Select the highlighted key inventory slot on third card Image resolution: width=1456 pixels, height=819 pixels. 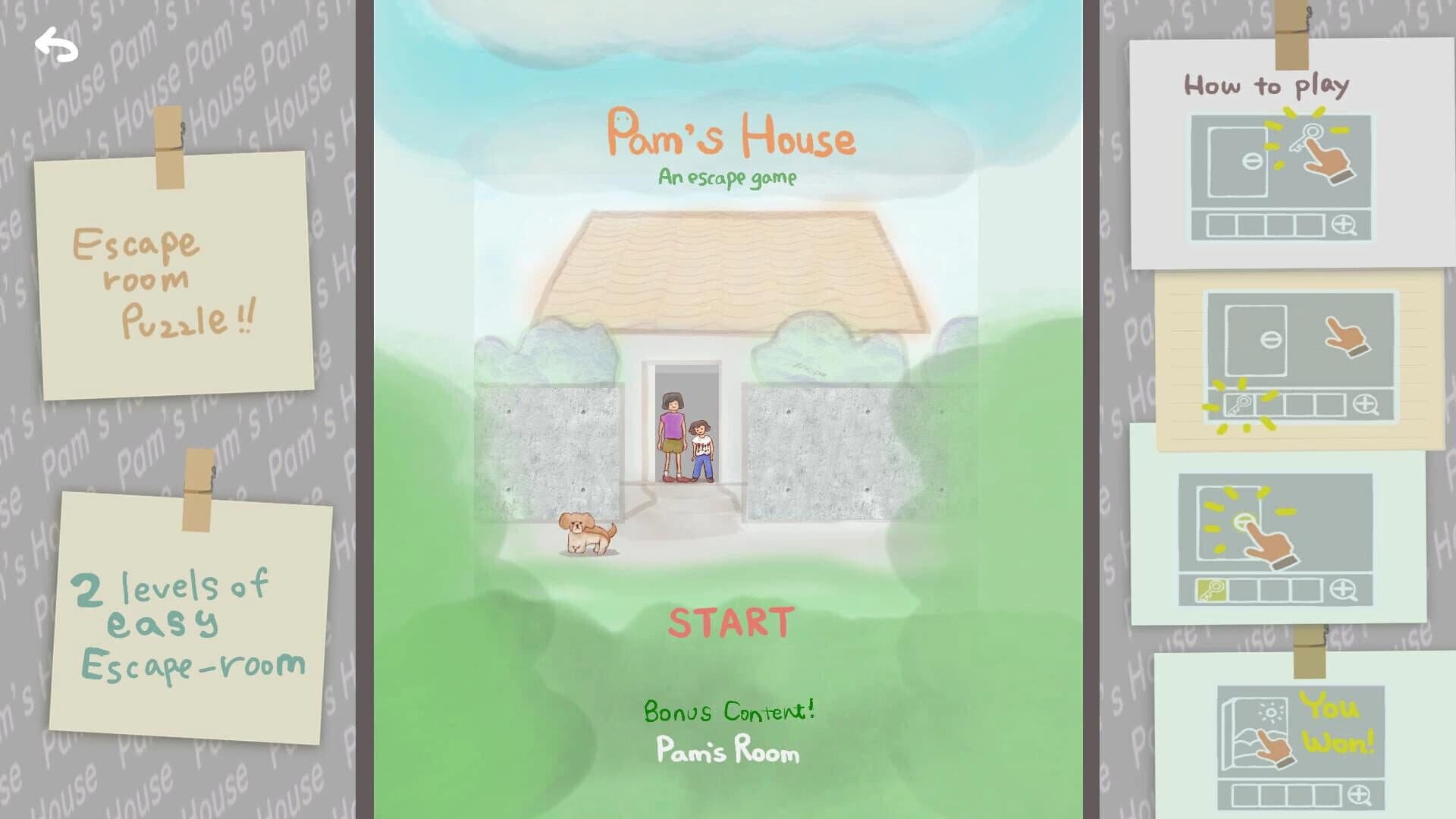1211,588
